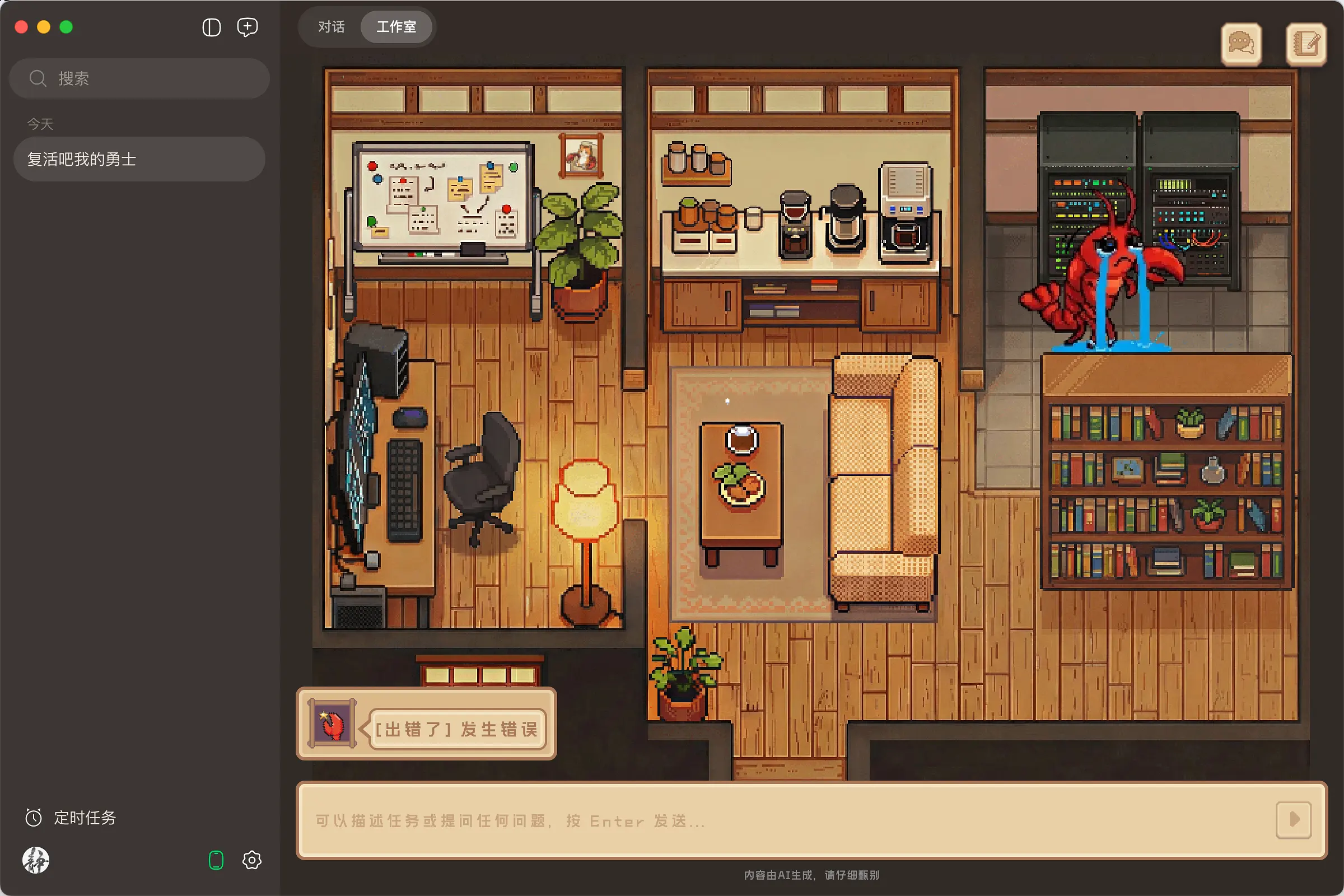The image size is (1344, 896).
Task: Open the settings gear in the sidebar
Action: click(251, 860)
